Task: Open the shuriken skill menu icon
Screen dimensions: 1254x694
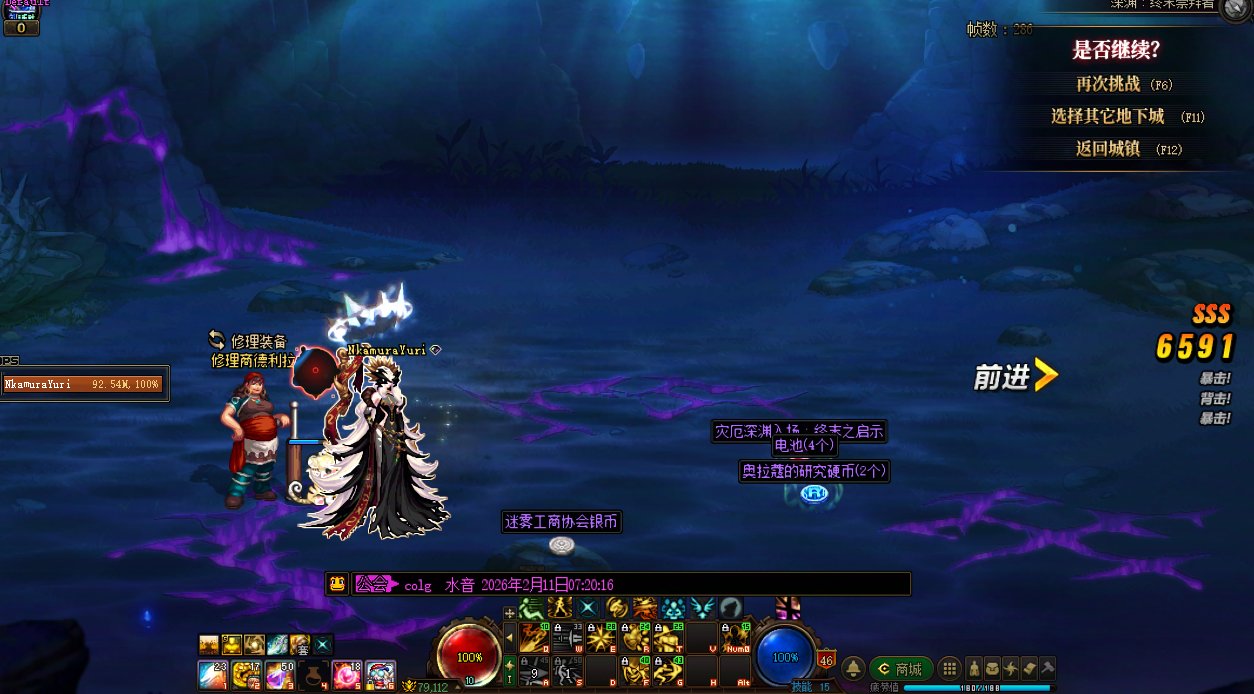Action: [x=1010, y=669]
